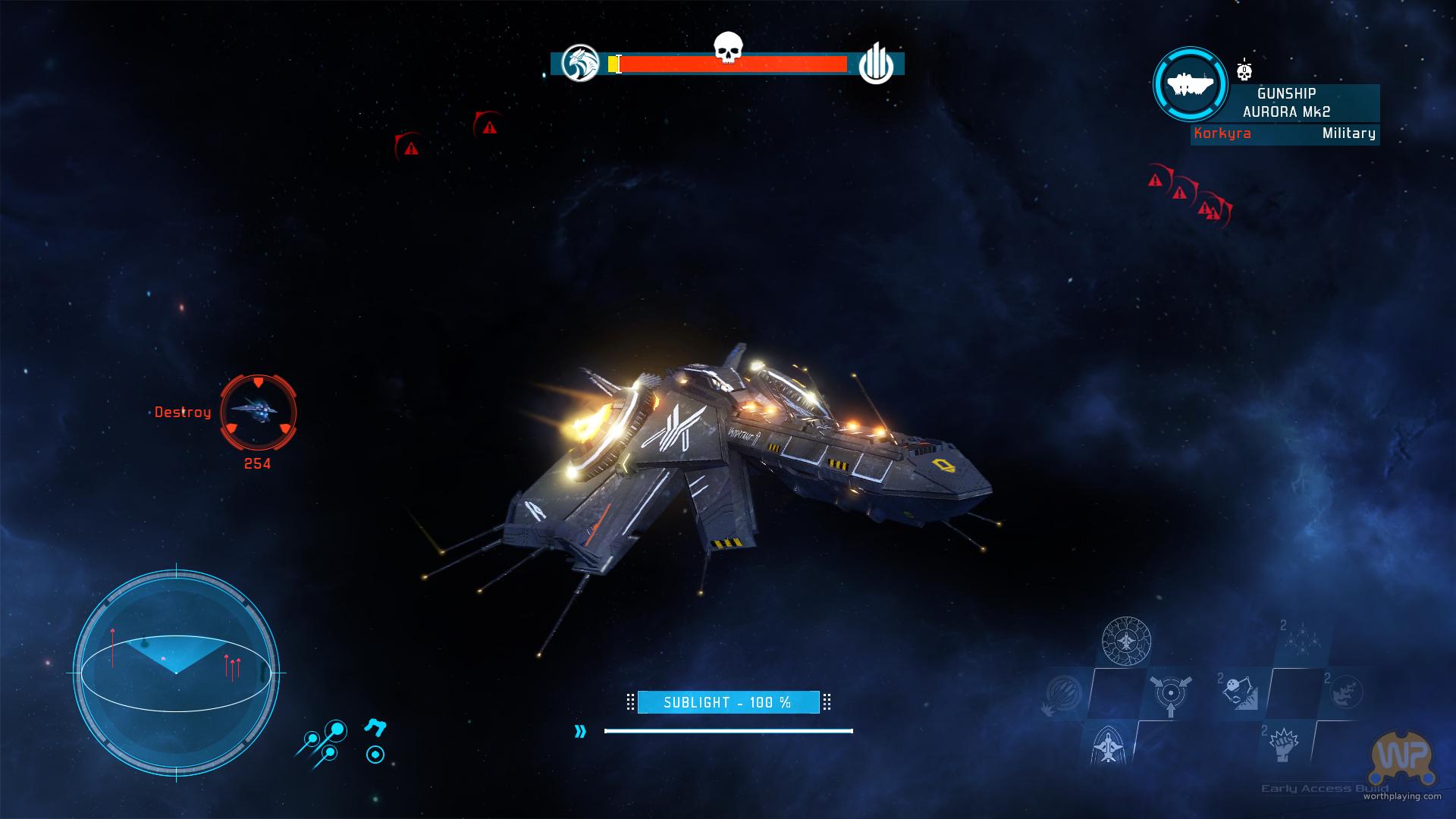Select the drone squadron formation ability
Viewport: 1456px width, 819px height.
(1301, 639)
